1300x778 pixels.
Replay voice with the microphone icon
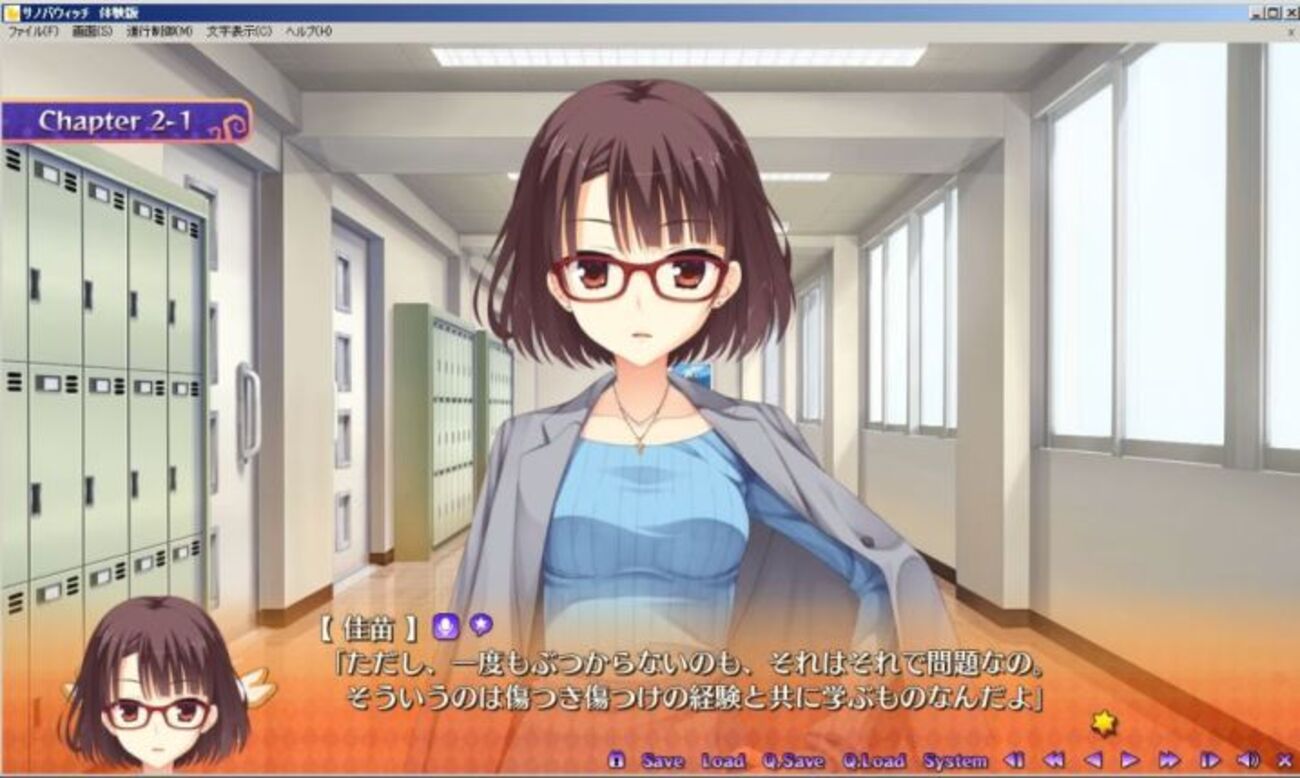[x=445, y=627]
